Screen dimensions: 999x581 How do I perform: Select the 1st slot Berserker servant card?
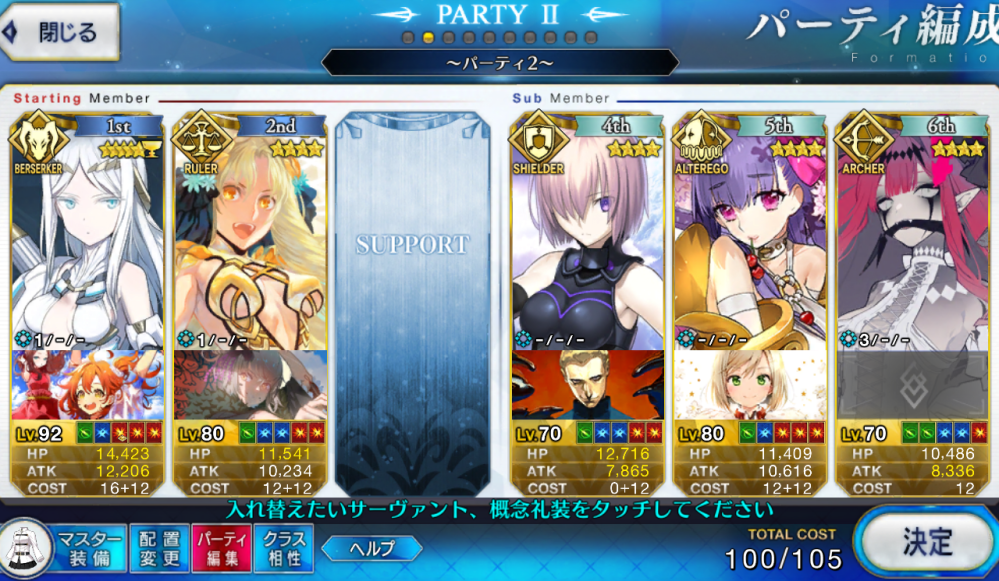tap(87, 240)
